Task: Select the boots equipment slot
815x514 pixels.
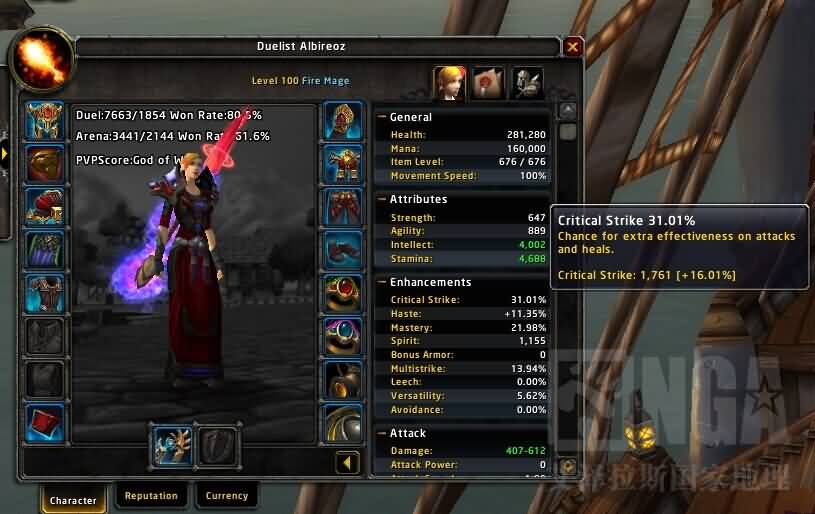Action: coord(343,250)
